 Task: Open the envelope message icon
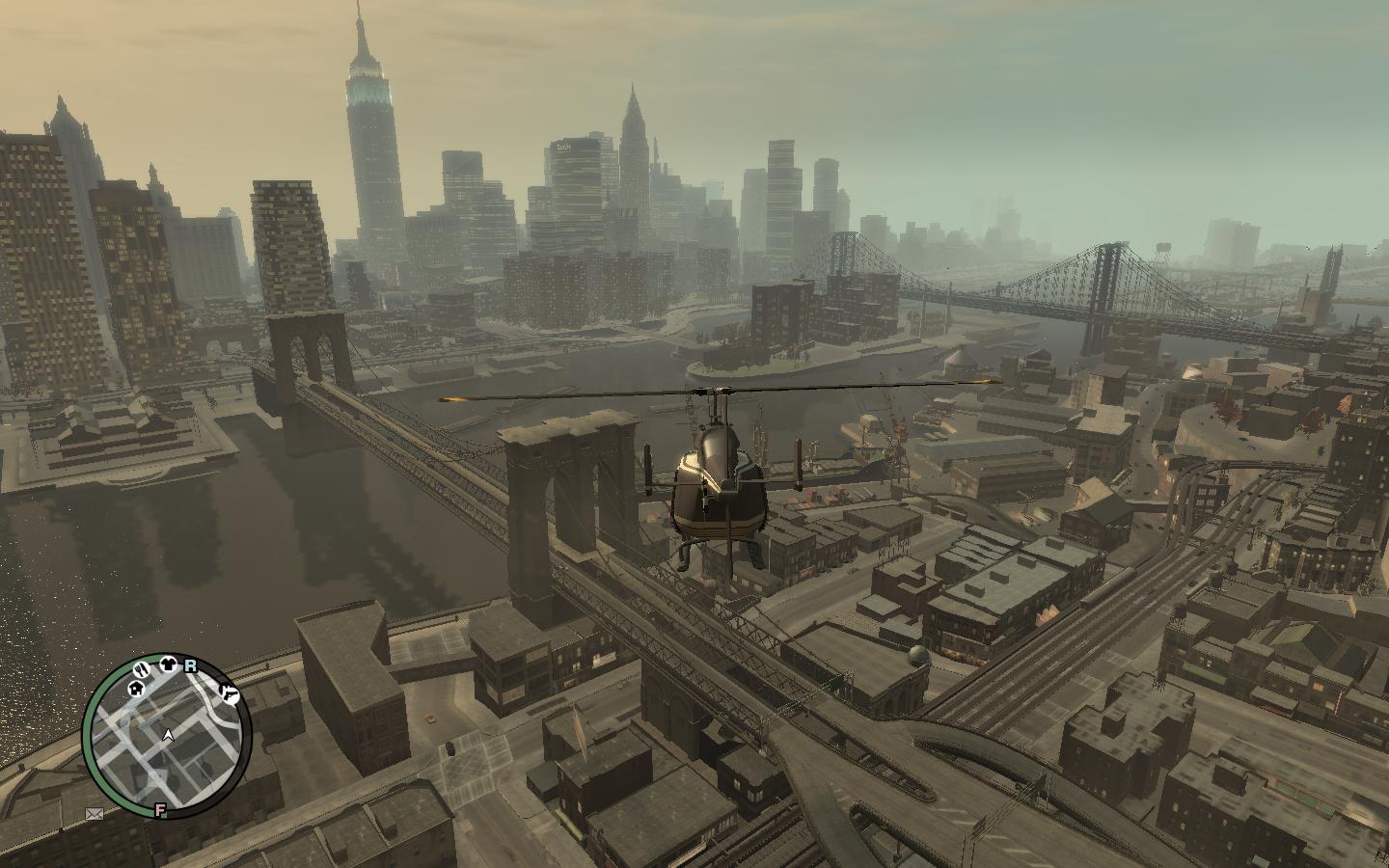pyautogui.click(x=95, y=814)
